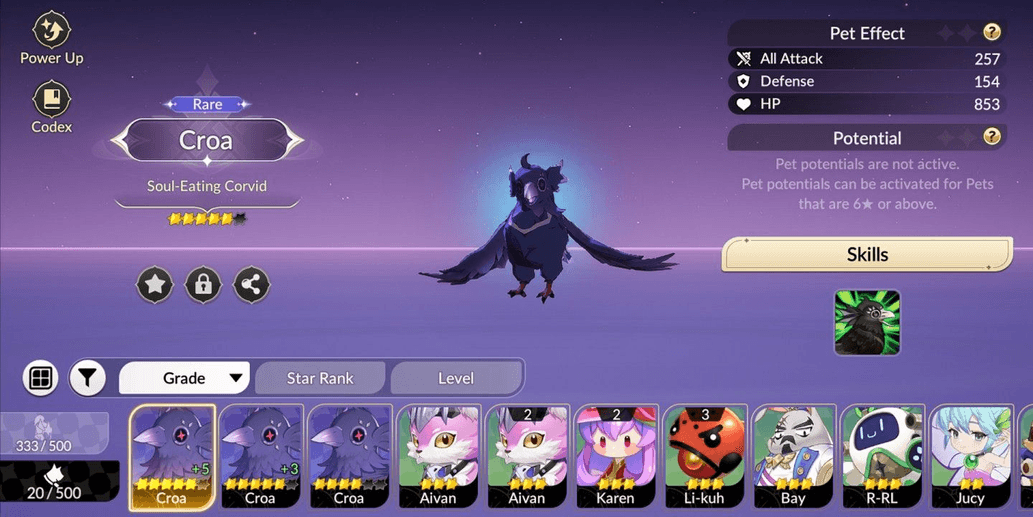Open the pet Codex
This screenshot has width=1033, height=517.
pyautogui.click(x=51, y=107)
